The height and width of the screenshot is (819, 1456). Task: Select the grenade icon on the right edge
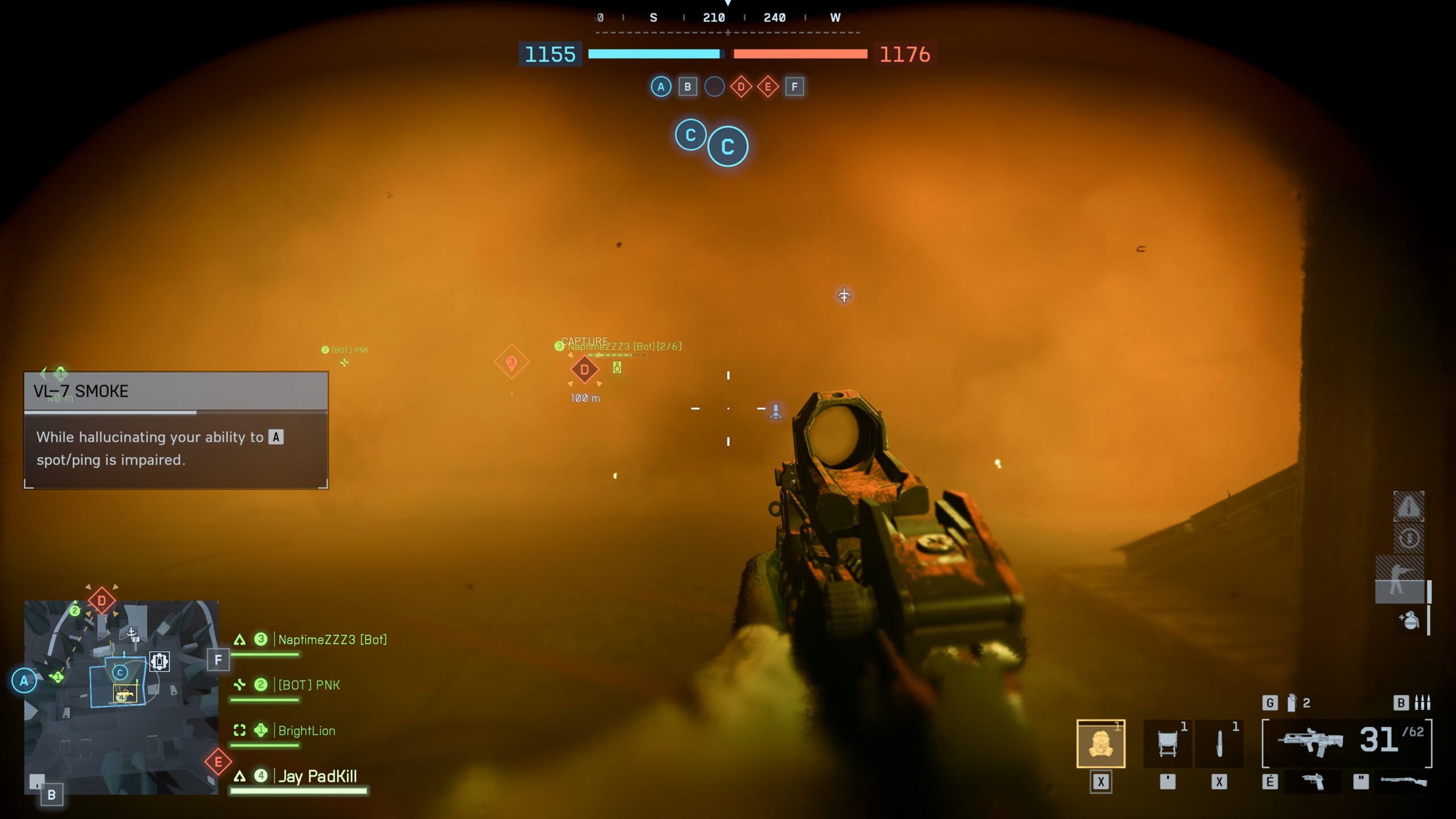[x=1409, y=621]
